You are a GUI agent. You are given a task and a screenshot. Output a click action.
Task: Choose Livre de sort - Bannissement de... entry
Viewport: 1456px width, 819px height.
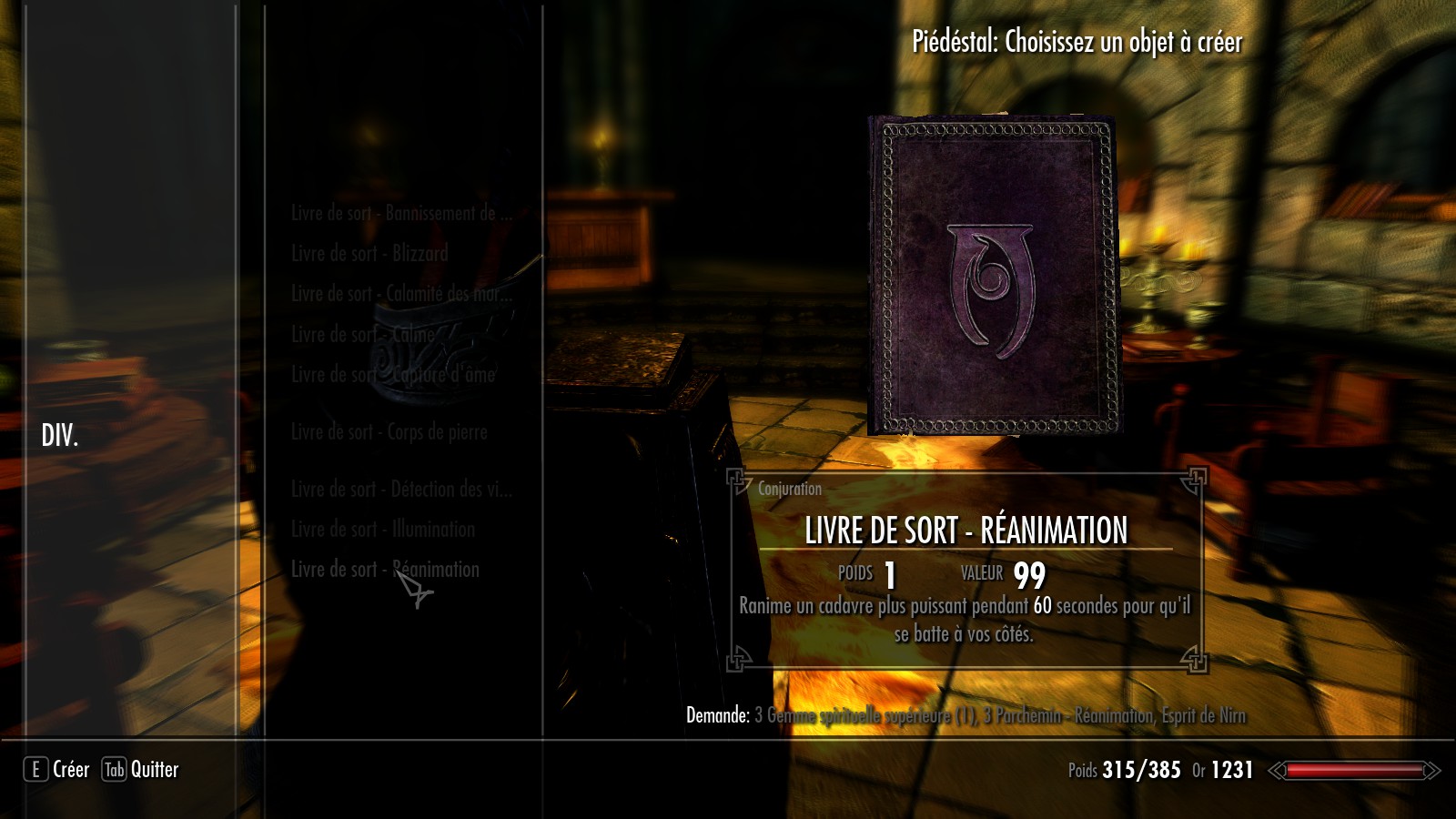click(401, 214)
